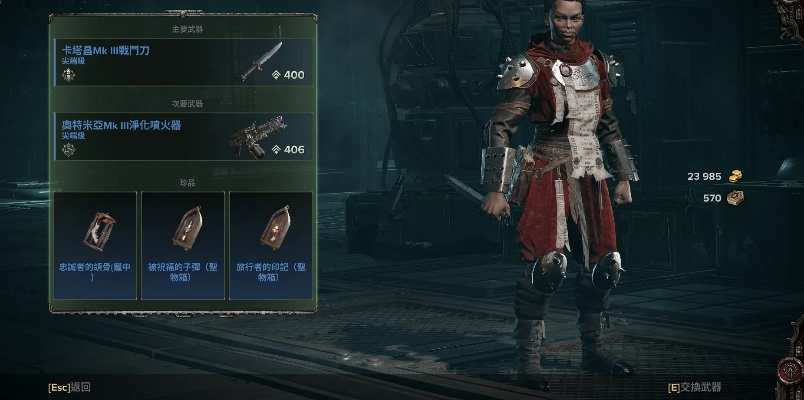
Task: Select the 卡塔昌Mk III戰鬥刀 primary weapon slot
Action: [181, 62]
